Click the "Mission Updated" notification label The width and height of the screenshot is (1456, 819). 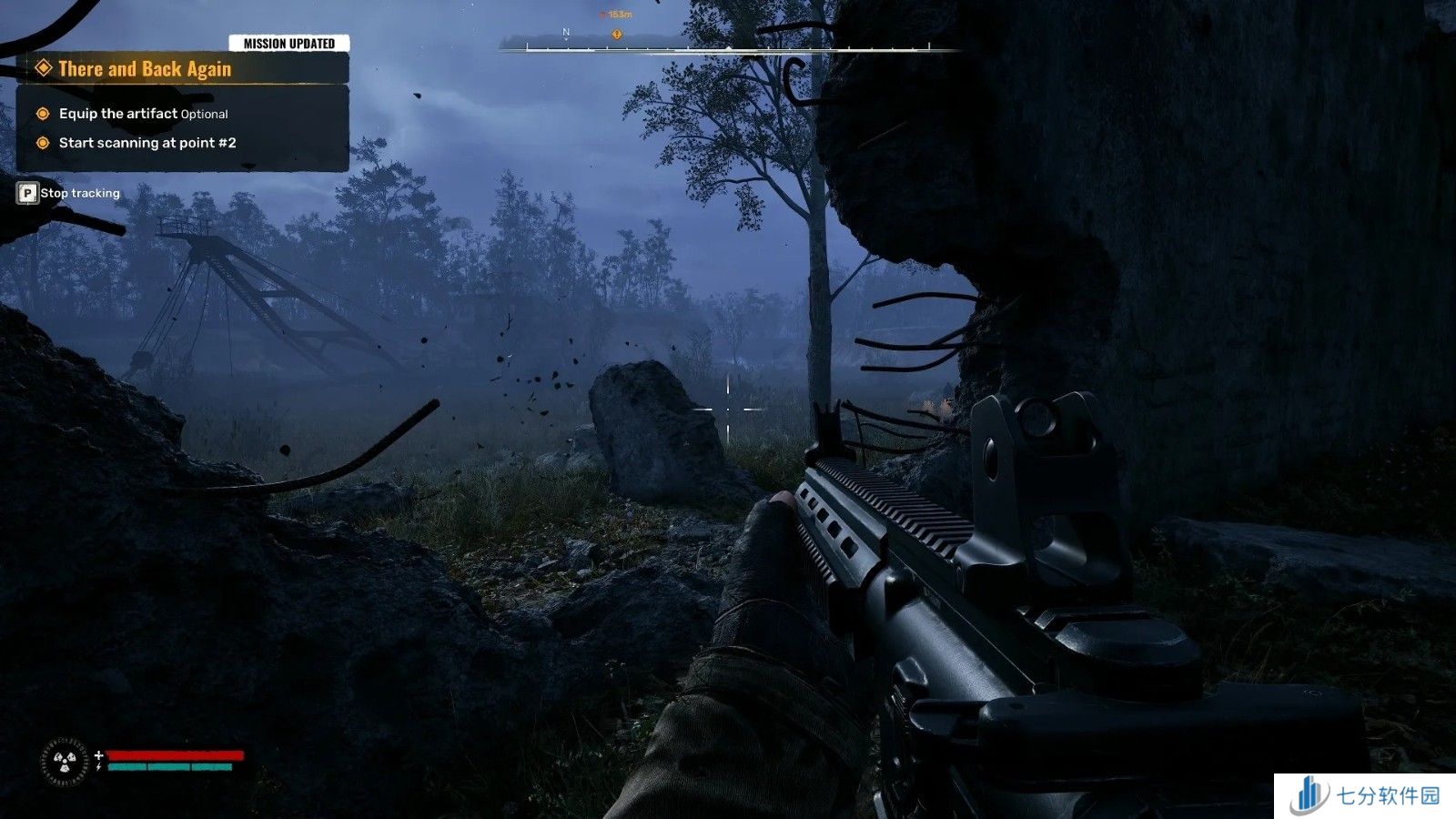click(289, 43)
